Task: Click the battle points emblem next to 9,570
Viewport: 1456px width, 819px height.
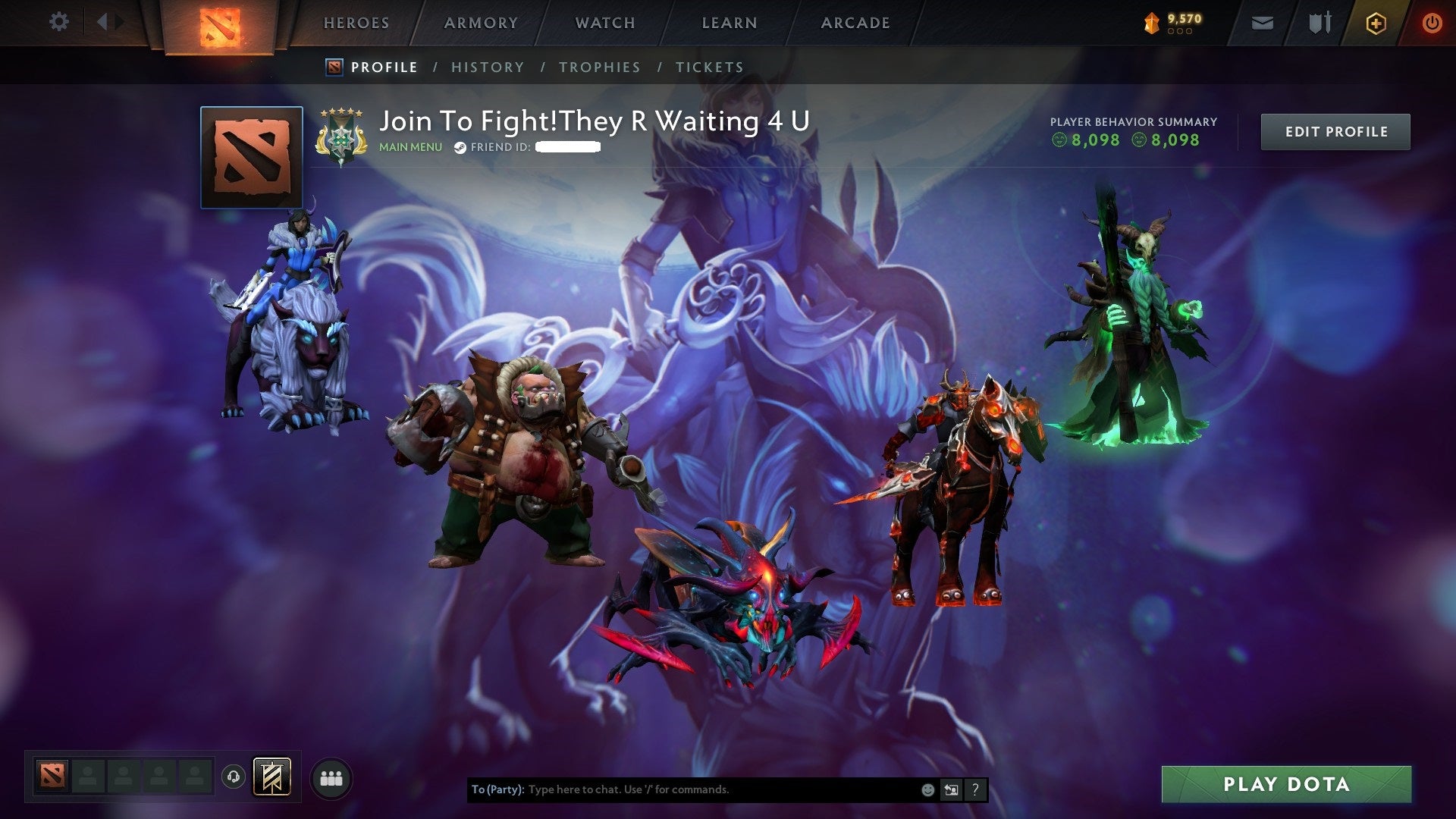Action: (x=1150, y=23)
